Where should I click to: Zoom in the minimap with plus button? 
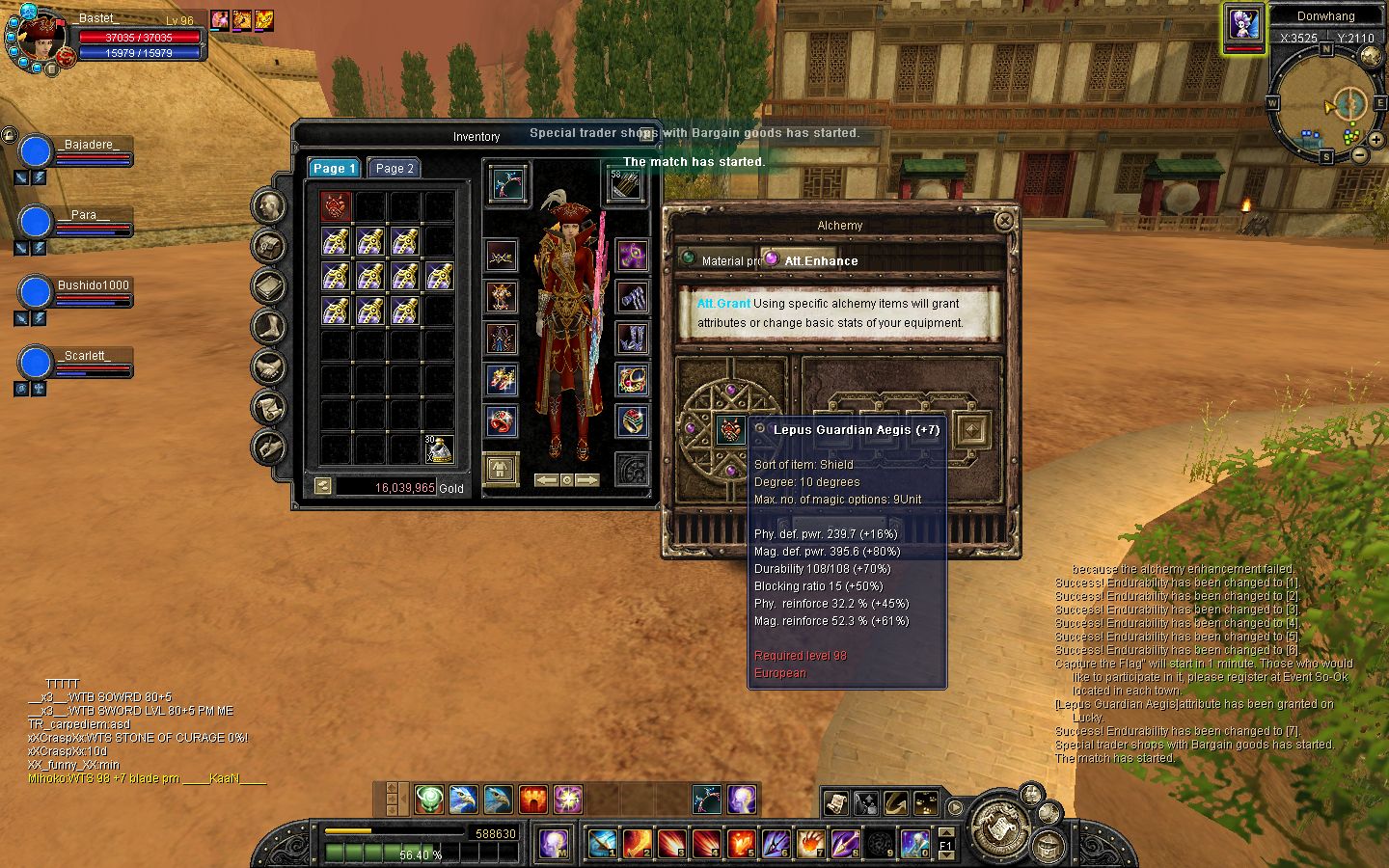click(1376, 140)
